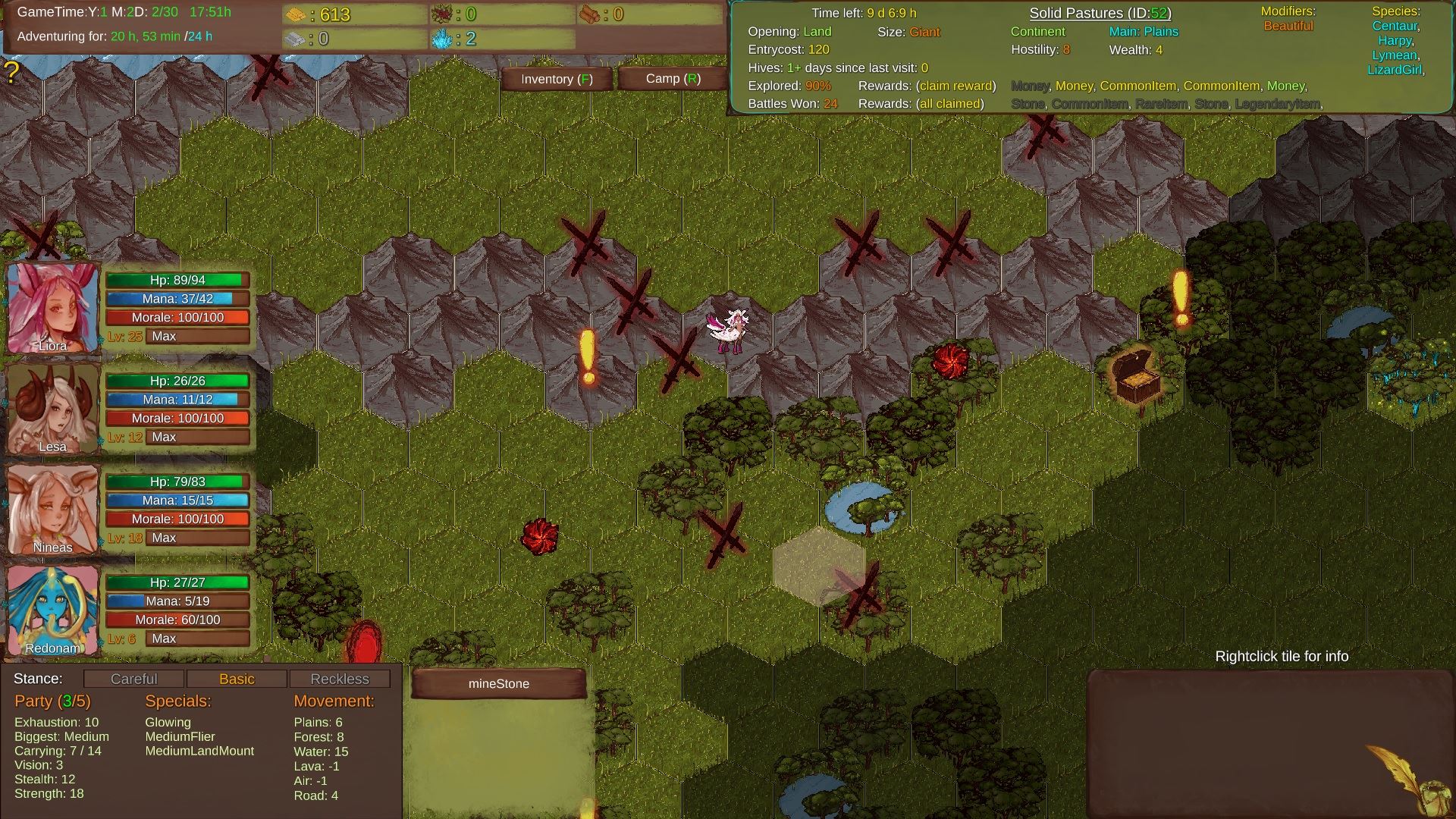Claim the exploration reward
The image size is (1456, 819).
[x=955, y=86]
